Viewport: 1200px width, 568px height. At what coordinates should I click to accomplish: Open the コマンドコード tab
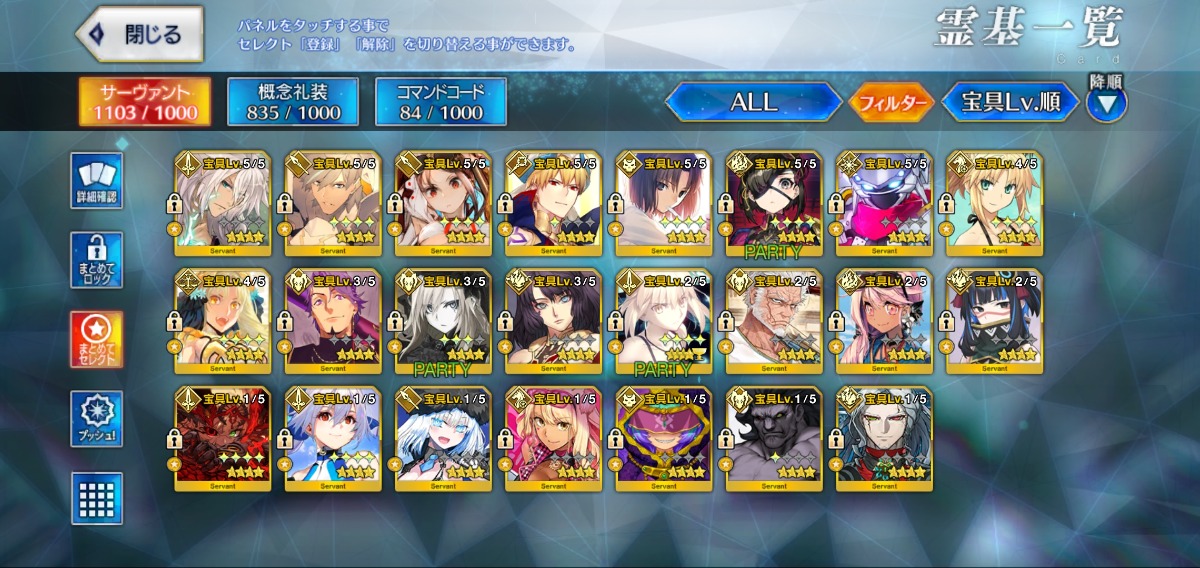tap(440, 102)
